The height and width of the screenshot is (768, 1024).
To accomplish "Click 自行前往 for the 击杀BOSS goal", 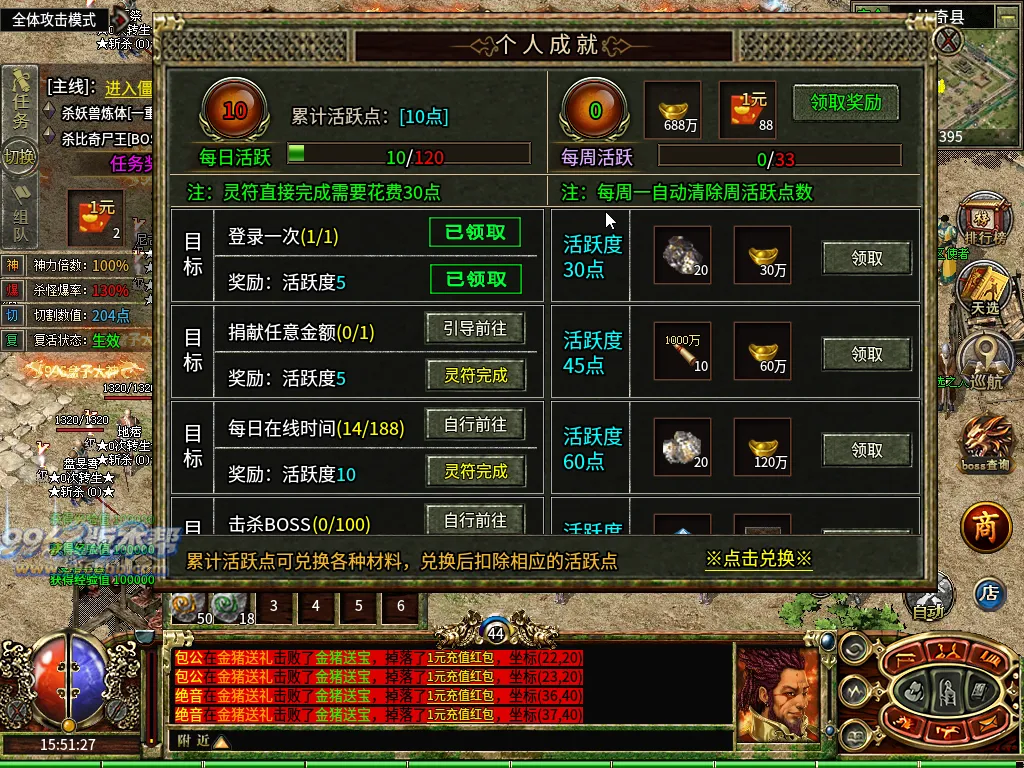I will pyautogui.click(x=476, y=520).
